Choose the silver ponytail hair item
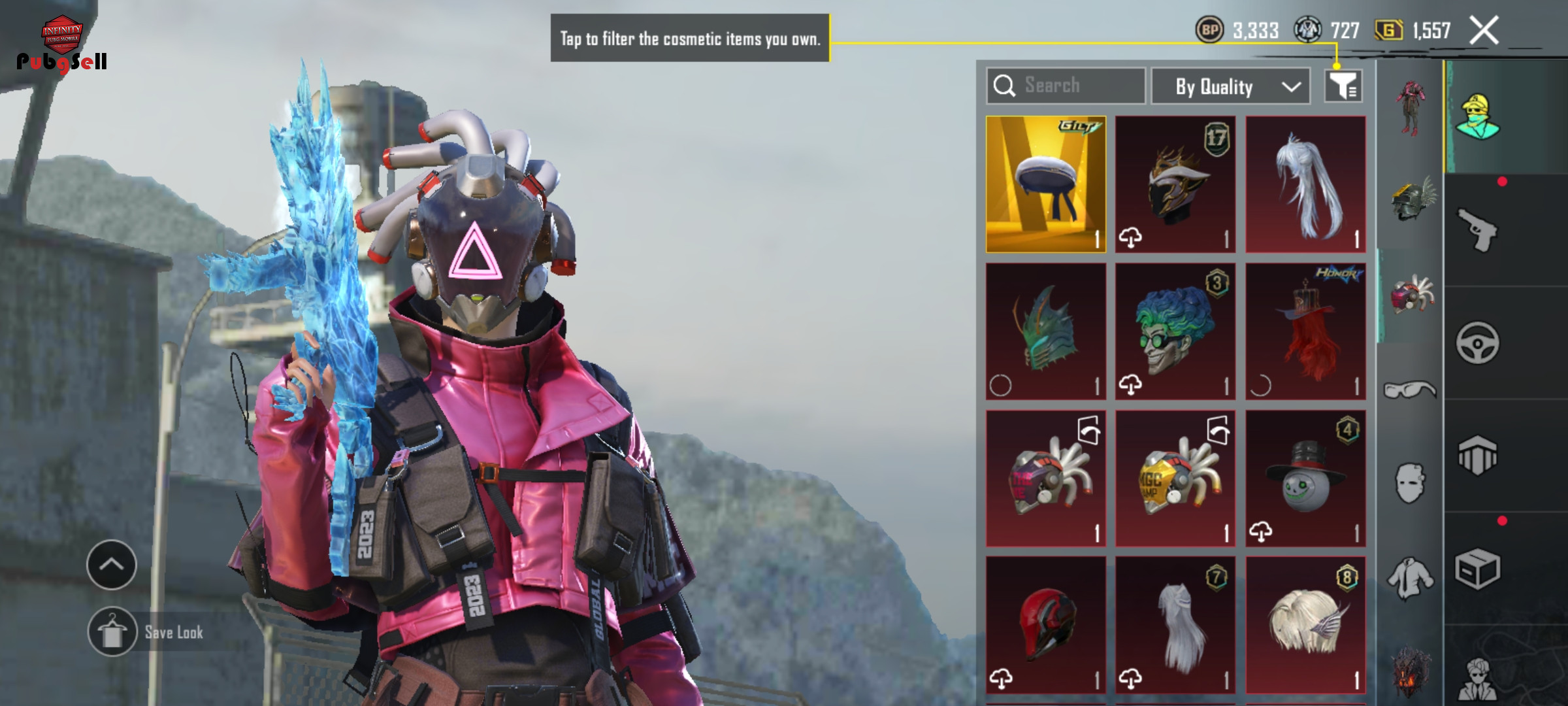 pyautogui.click(x=1305, y=184)
